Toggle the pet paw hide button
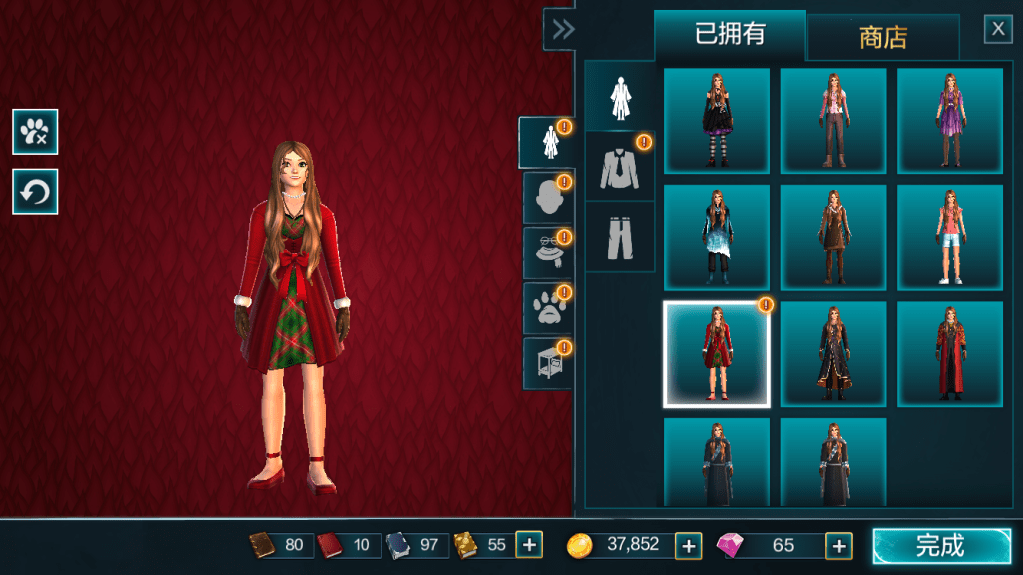The width and height of the screenshot is (1023, 575). (x=35, y=132)
